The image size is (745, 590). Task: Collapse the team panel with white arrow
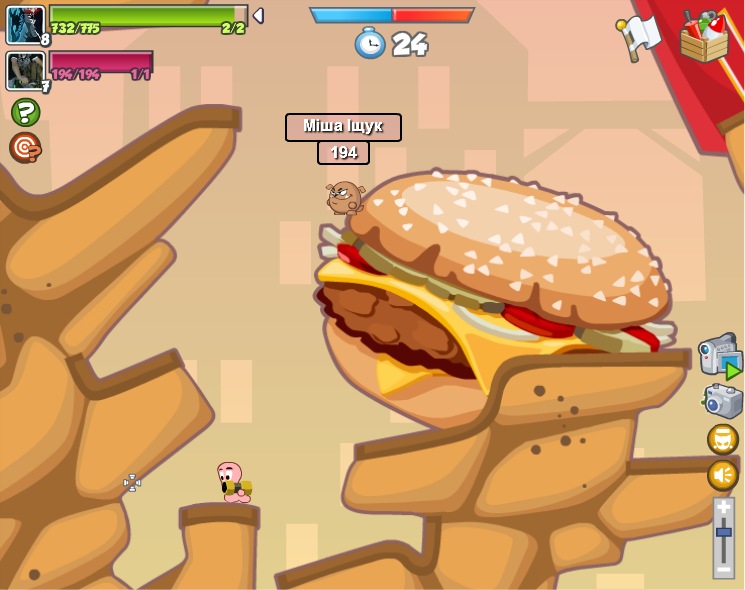pos(258,16)
